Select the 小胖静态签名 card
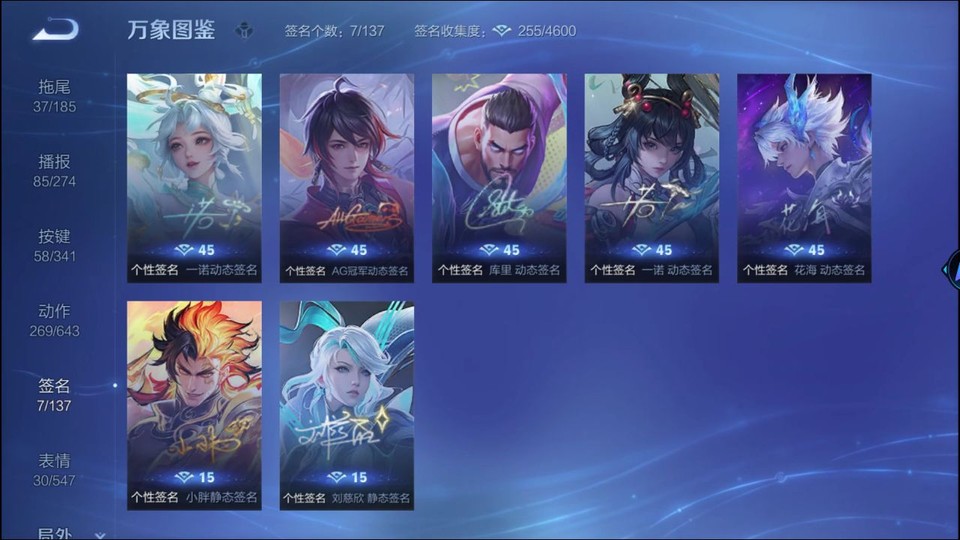Viewport: 960px width, 540px height. tap(195, 405)
